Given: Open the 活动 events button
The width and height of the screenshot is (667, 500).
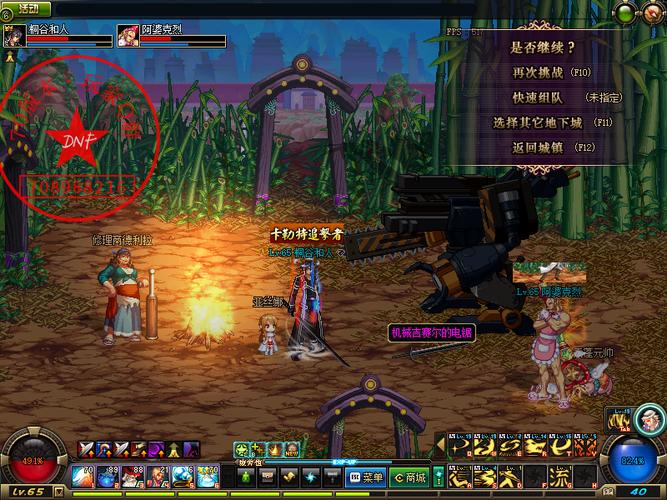Looking at the screenshot, I should 31,7.
